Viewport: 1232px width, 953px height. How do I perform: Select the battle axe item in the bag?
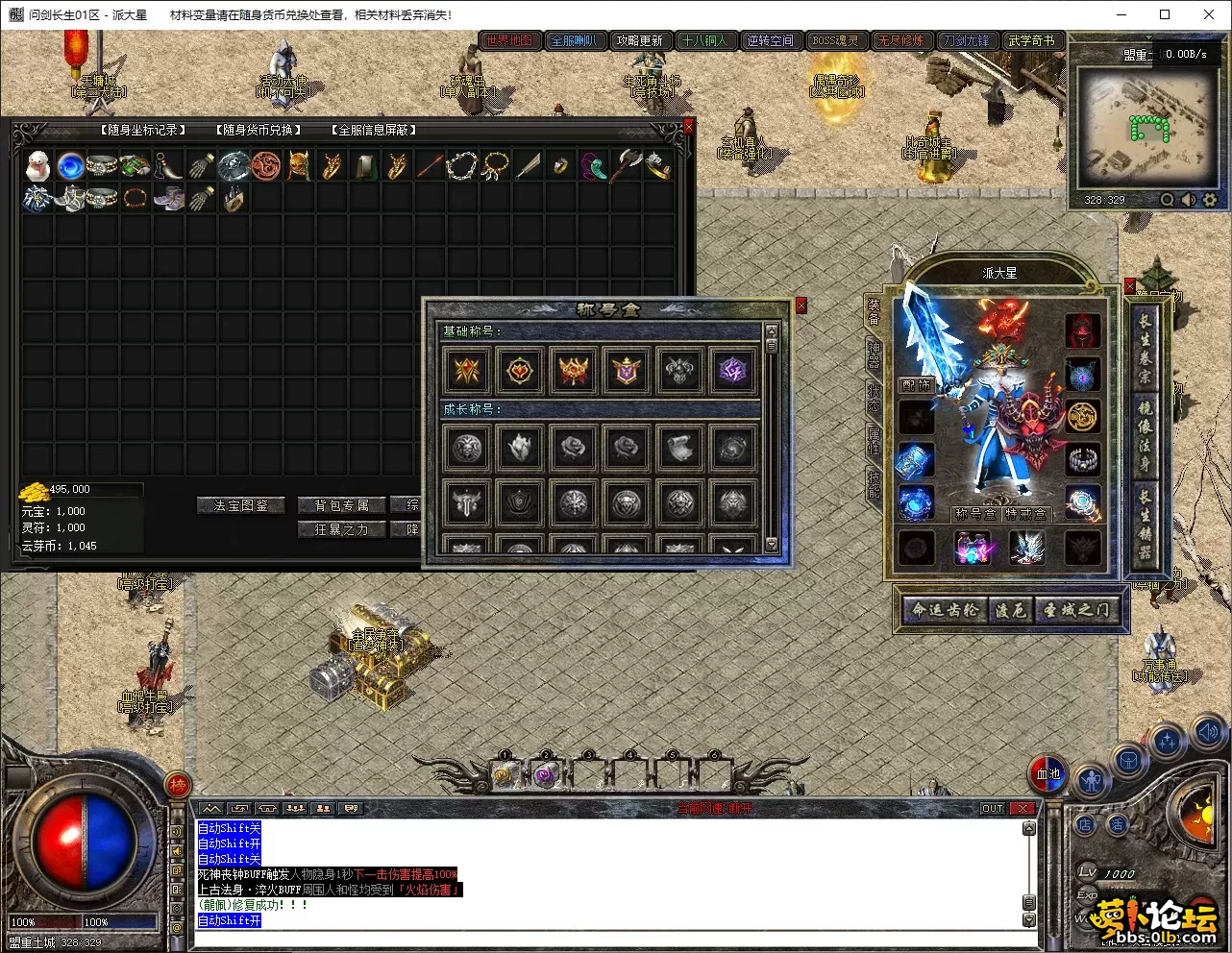627,166
